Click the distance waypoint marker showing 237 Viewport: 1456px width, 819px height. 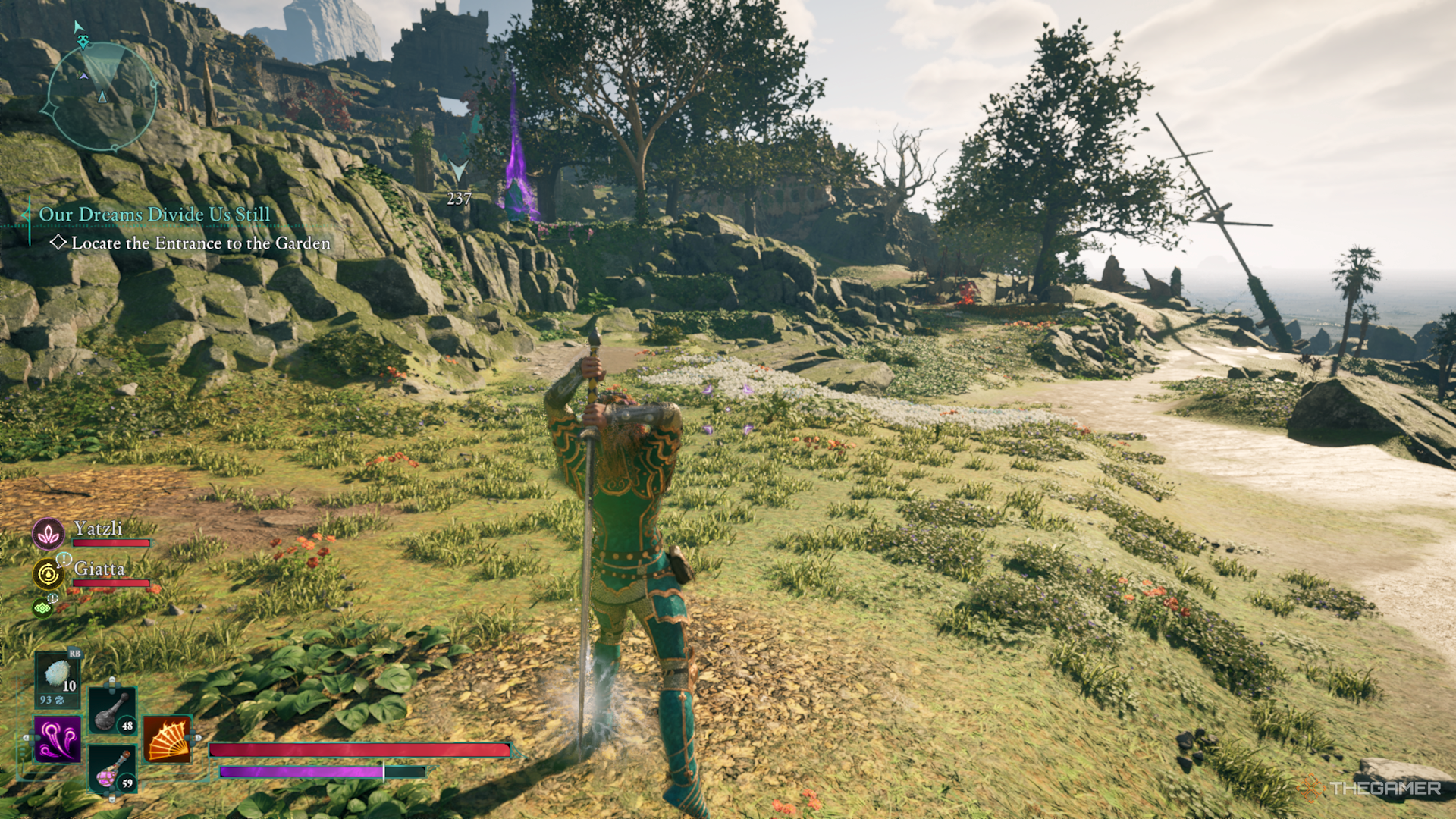[x=459, y=185]
